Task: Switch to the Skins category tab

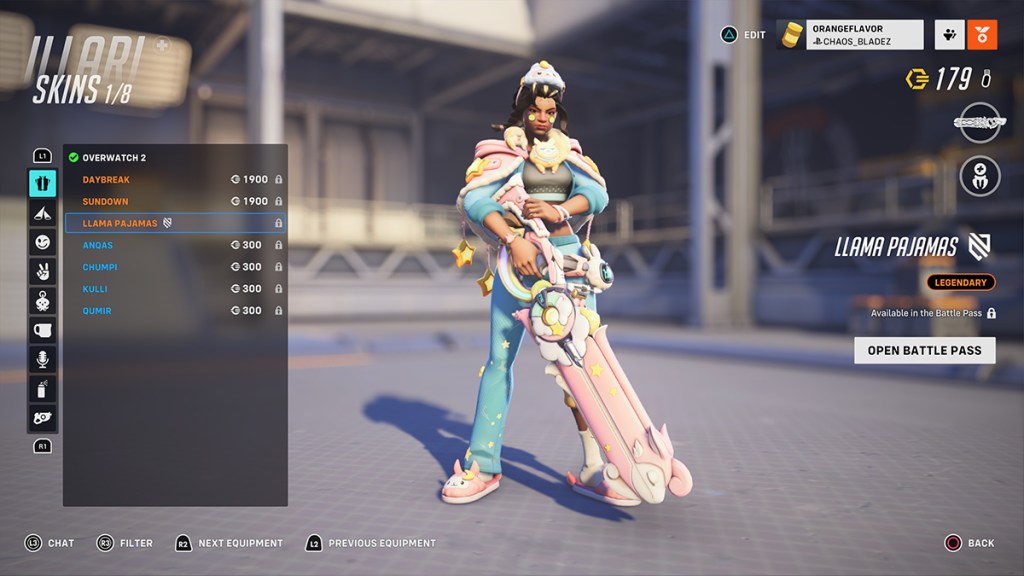Action: [42, 183]
